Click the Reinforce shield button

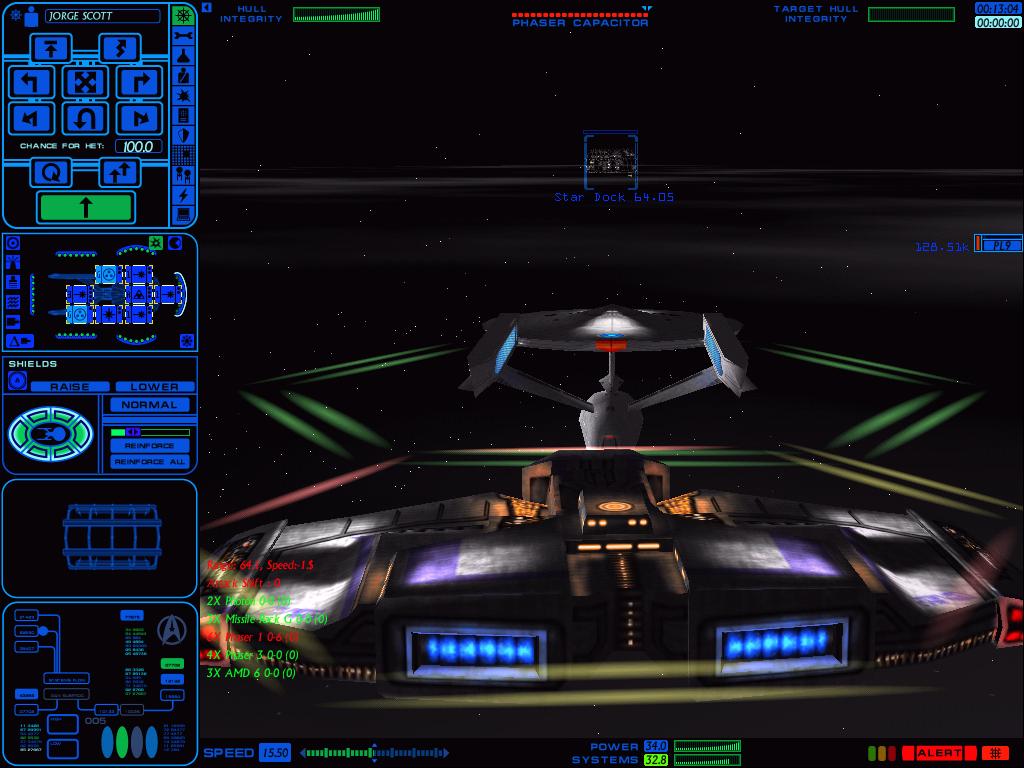click(x=149, y=446)
